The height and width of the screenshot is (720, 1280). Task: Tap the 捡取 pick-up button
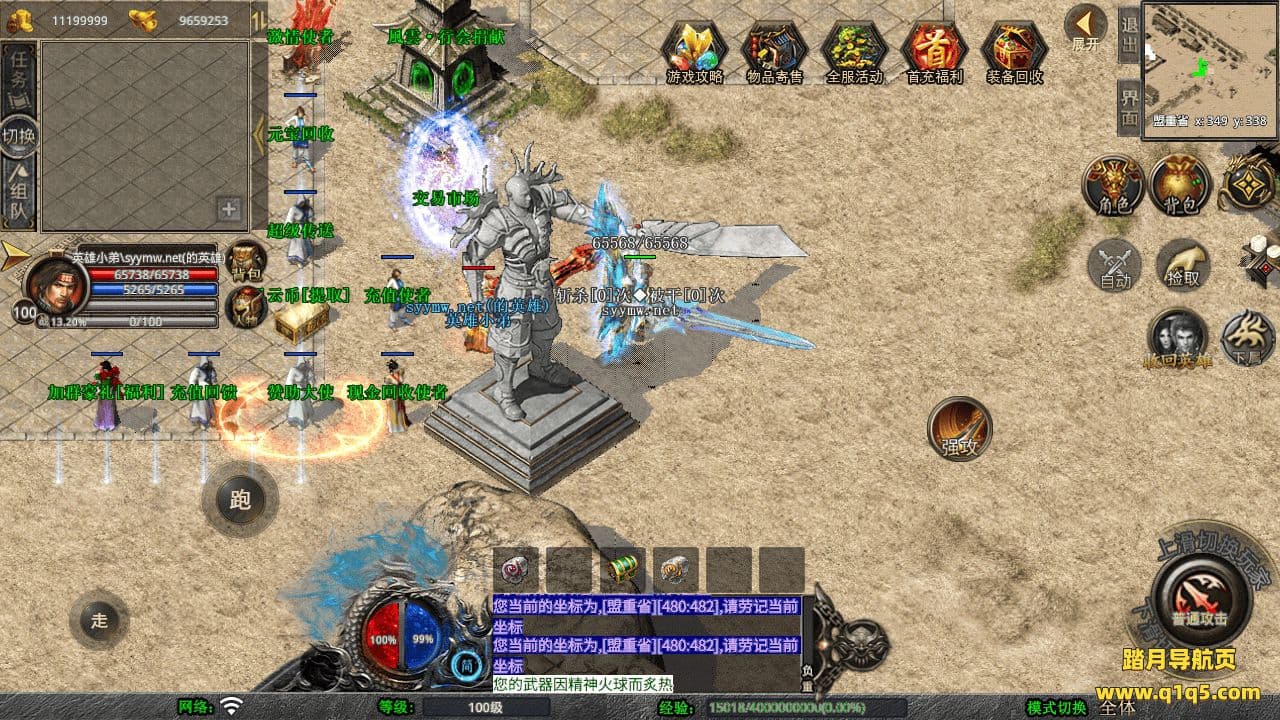click(x=1183, y=264)
